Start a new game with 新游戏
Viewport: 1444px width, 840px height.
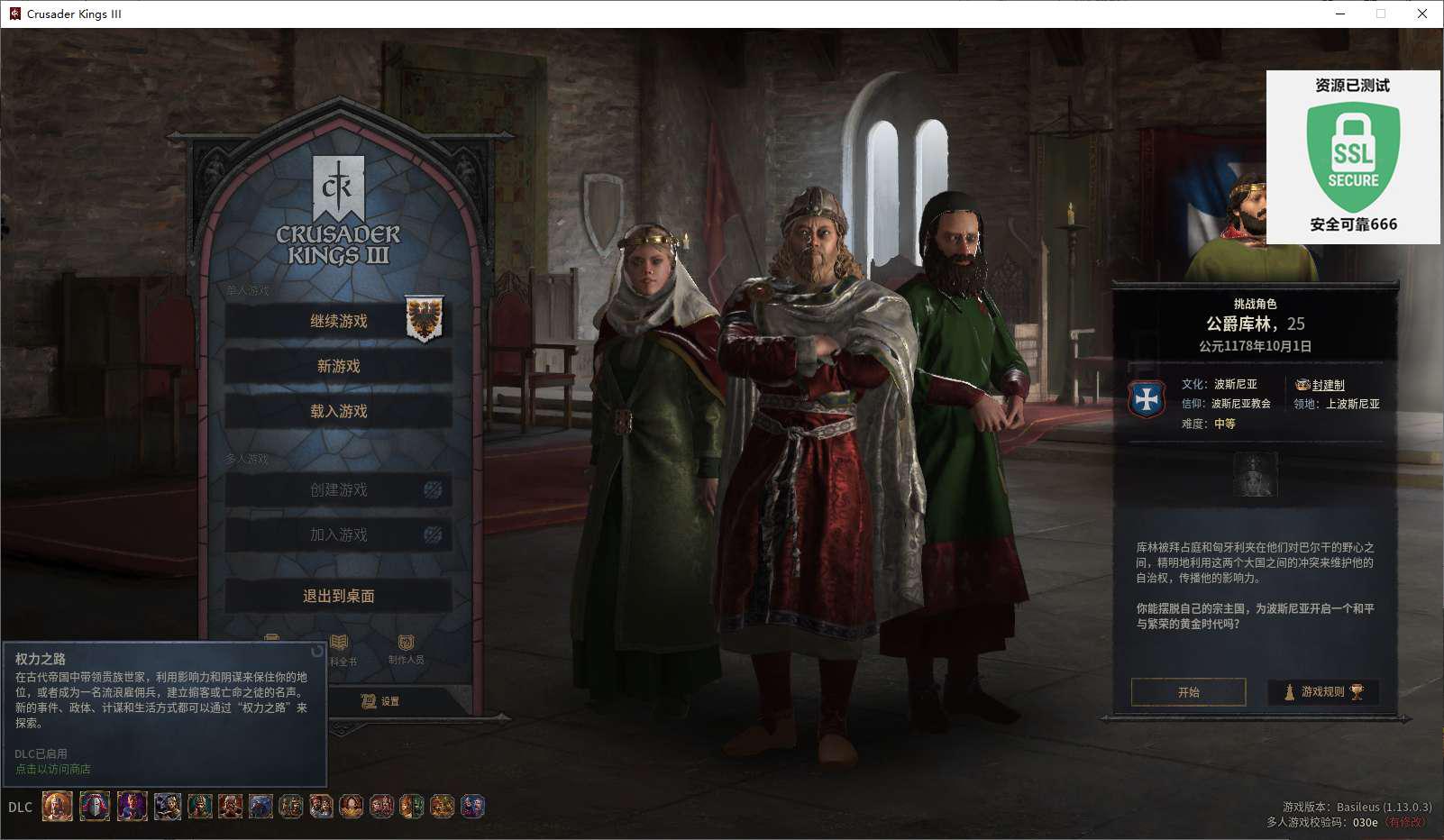click(x=338, y=366)
